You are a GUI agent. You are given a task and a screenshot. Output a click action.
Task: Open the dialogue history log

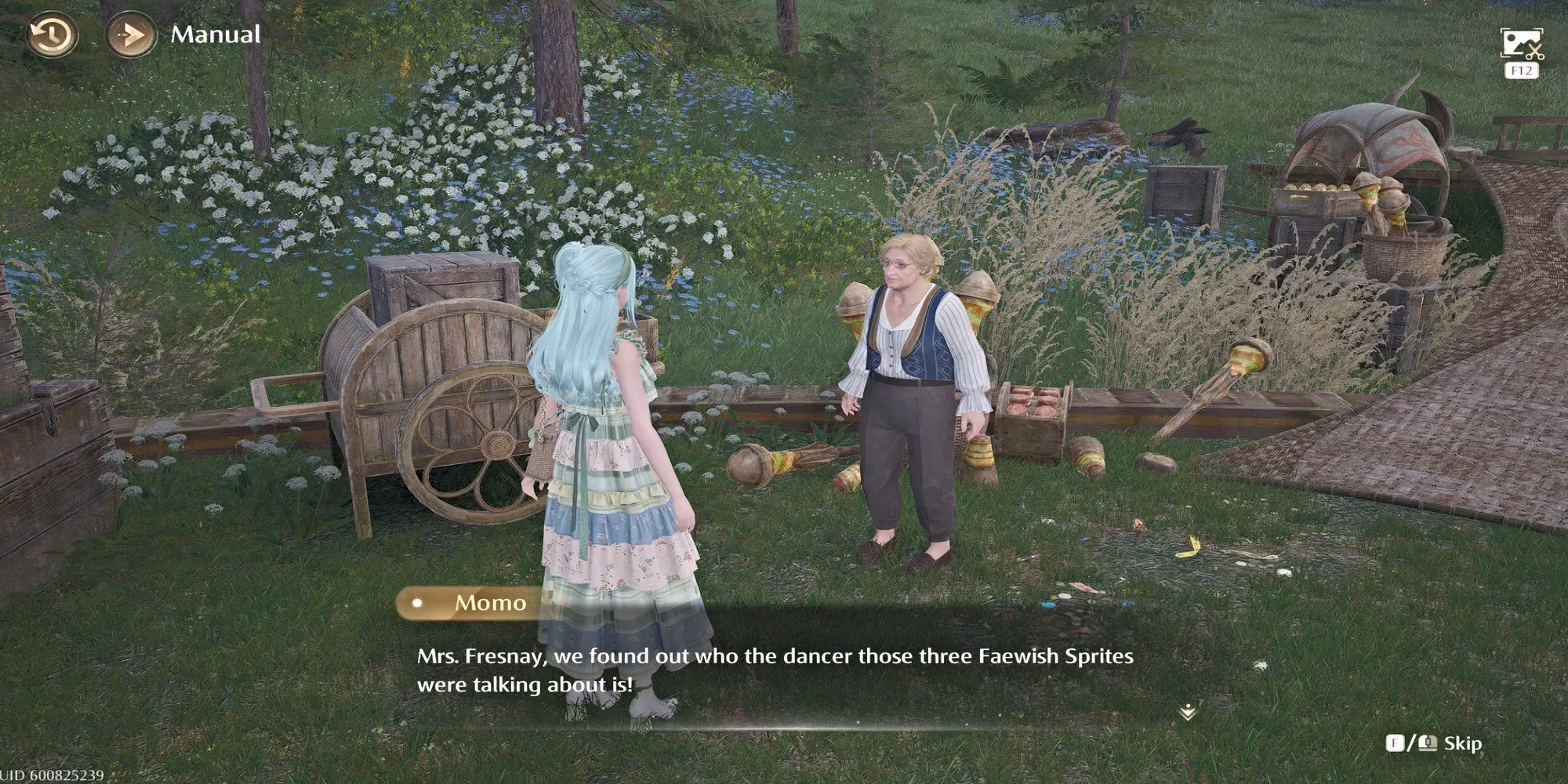[x=52, y=35]
